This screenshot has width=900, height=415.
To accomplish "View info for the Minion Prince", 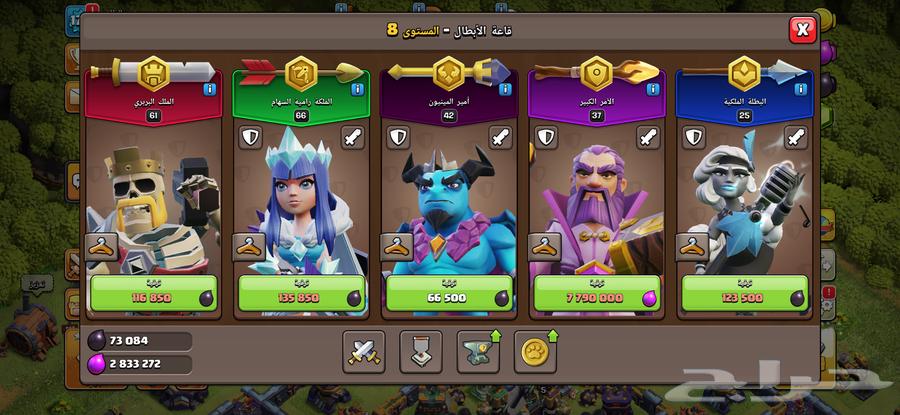I will click(507, 89).
